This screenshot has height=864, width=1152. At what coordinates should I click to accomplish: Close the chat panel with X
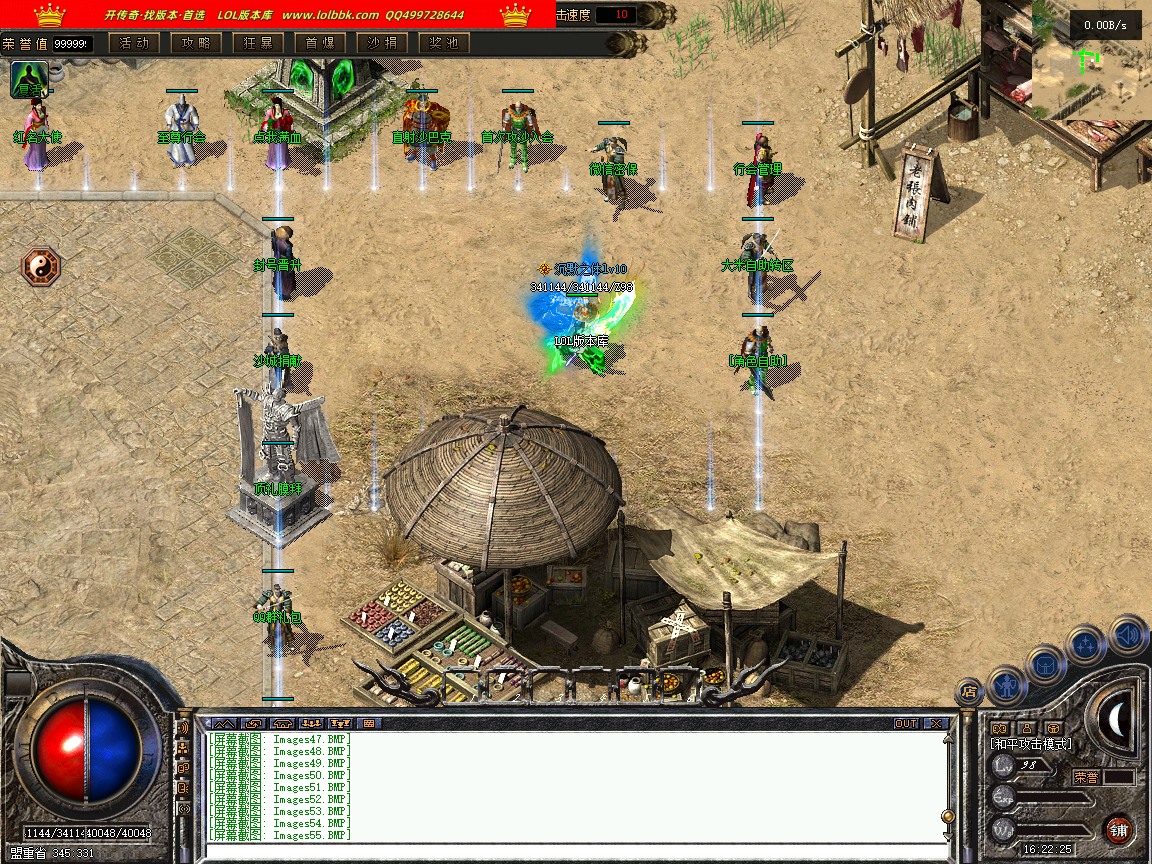point(935,723)
